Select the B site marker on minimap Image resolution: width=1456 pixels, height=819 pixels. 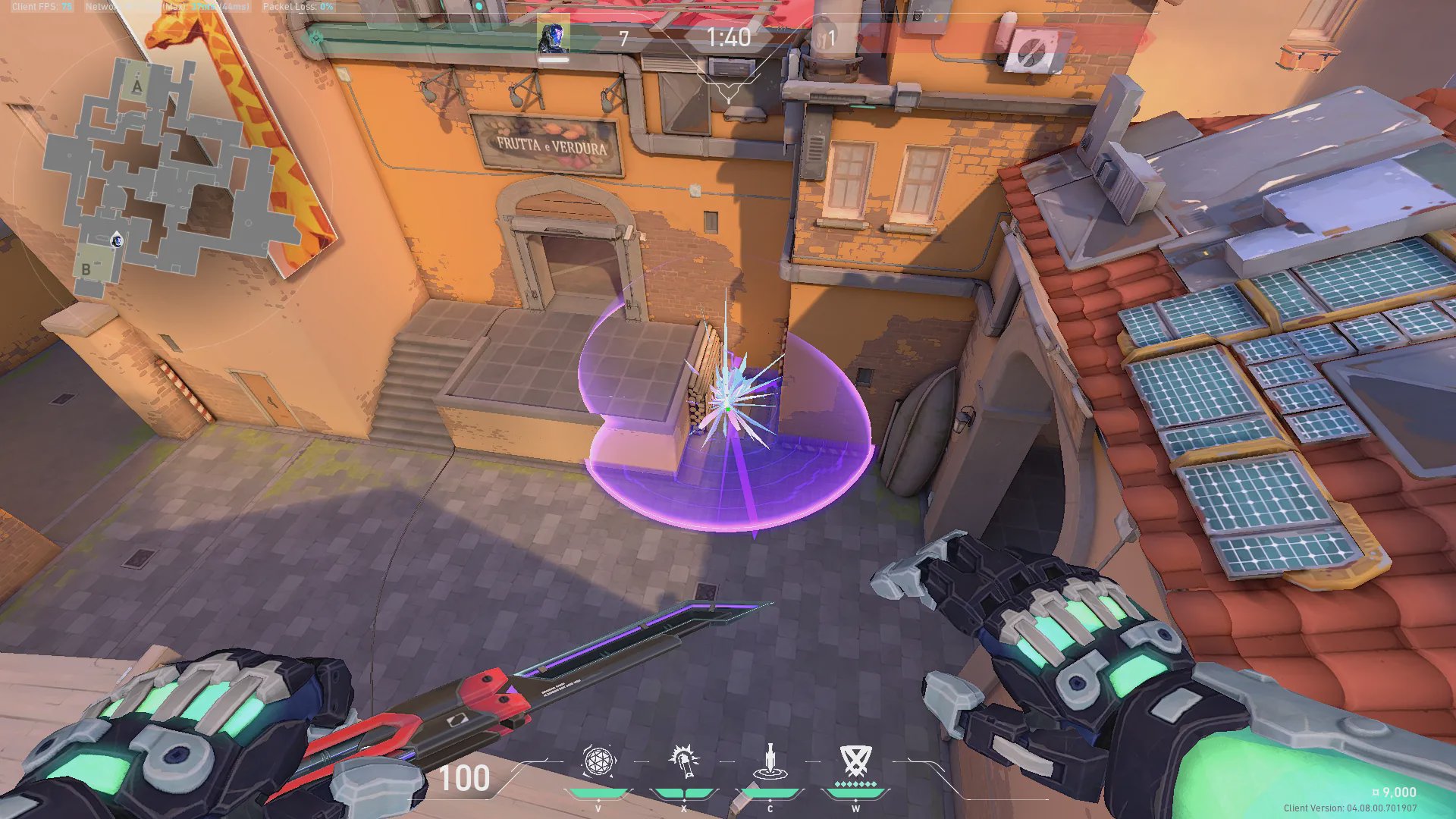tap(86, 268)
